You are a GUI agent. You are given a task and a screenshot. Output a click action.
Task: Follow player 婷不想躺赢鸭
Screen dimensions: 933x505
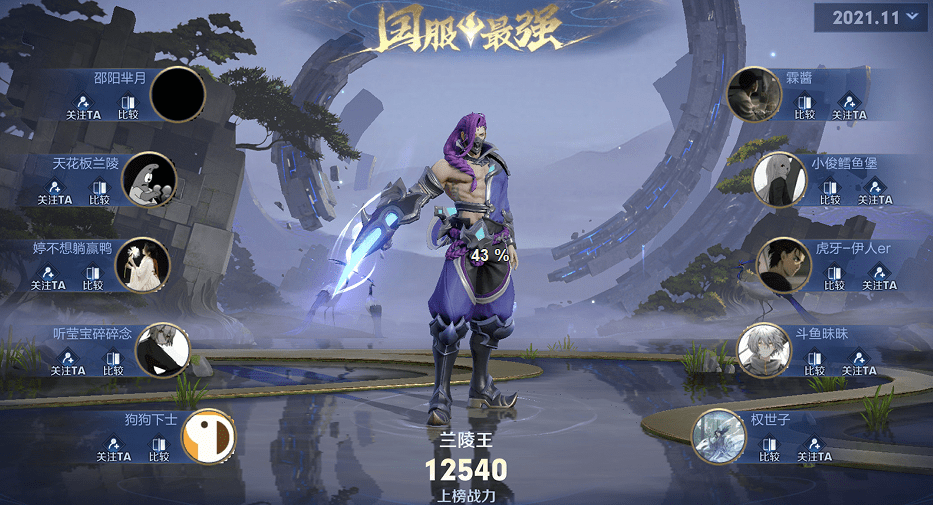(x=48, y=278)
